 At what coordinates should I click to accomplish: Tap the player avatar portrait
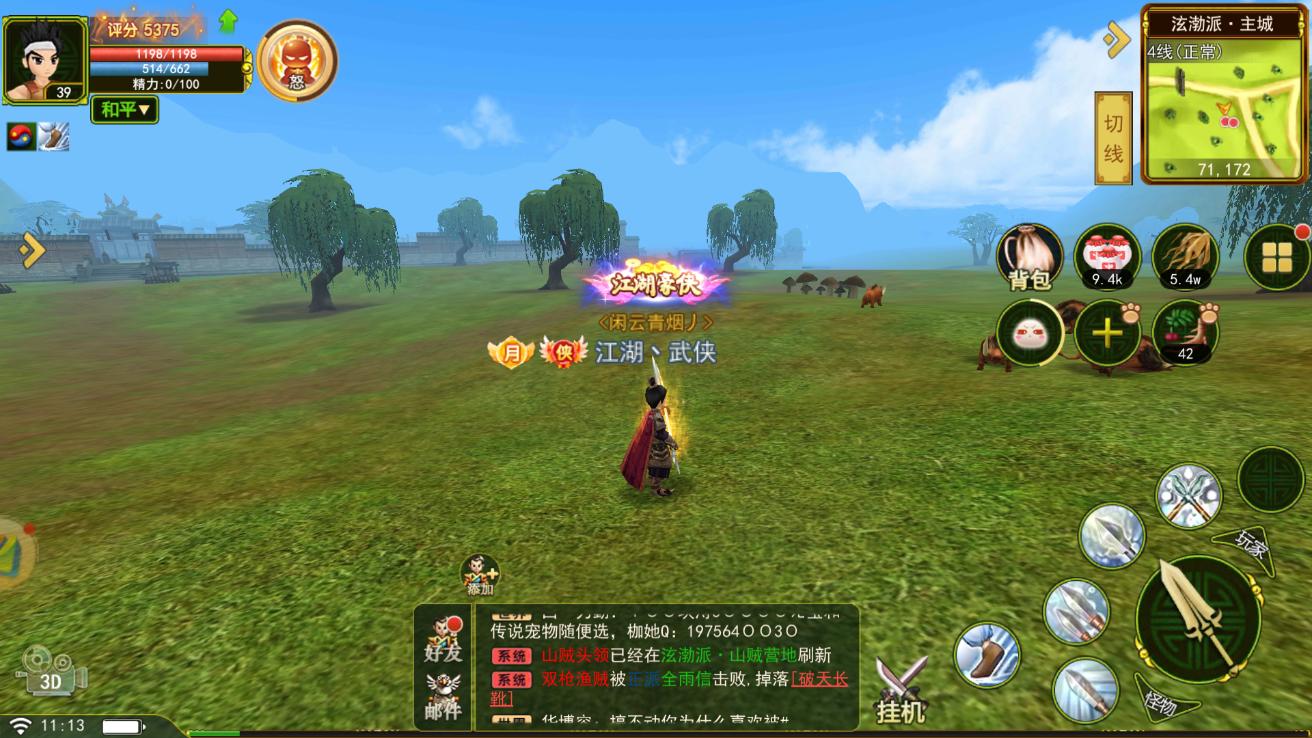pyautogui.click(x=45, y=60)
